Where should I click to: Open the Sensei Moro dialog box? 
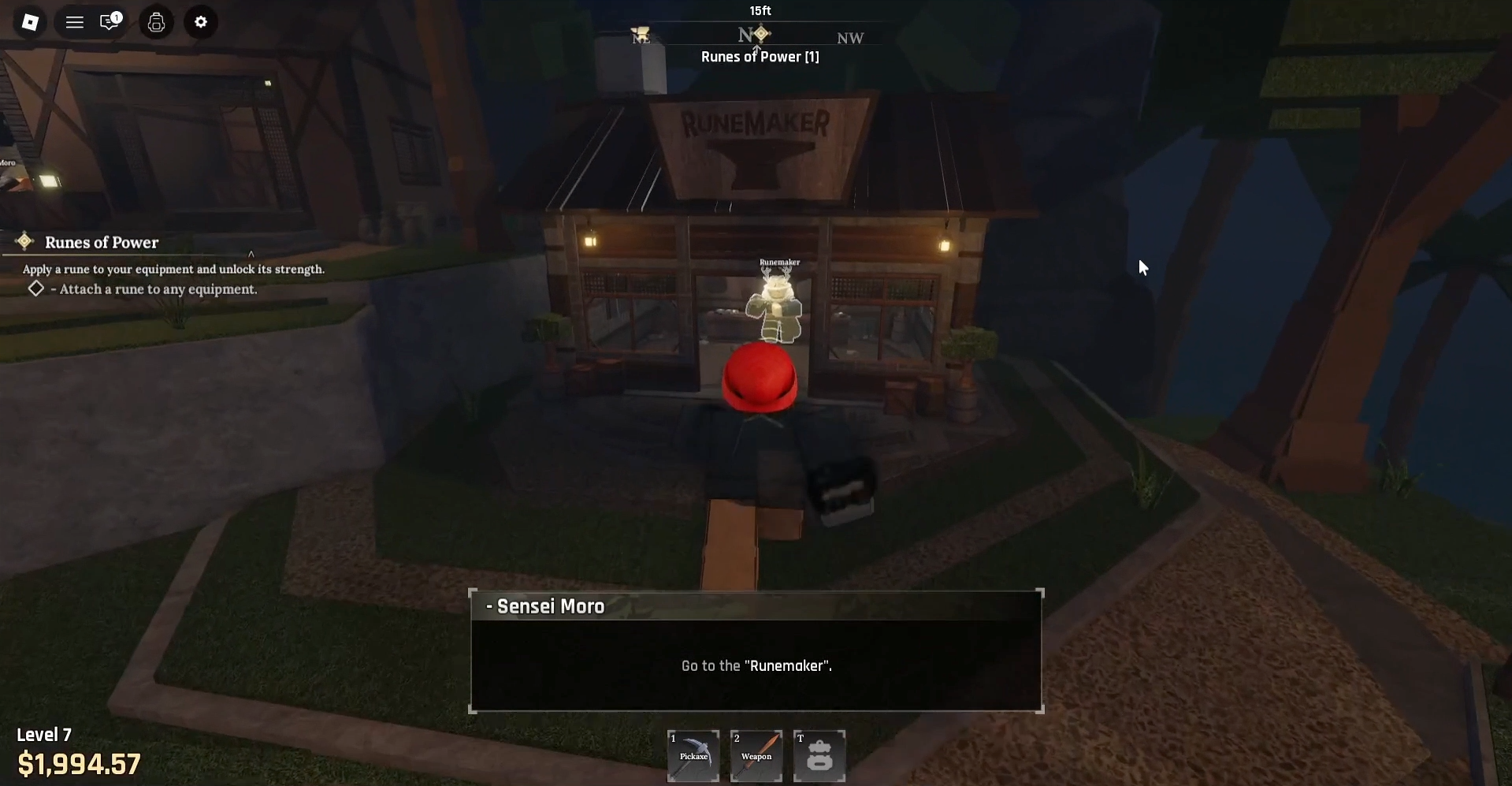756,650
